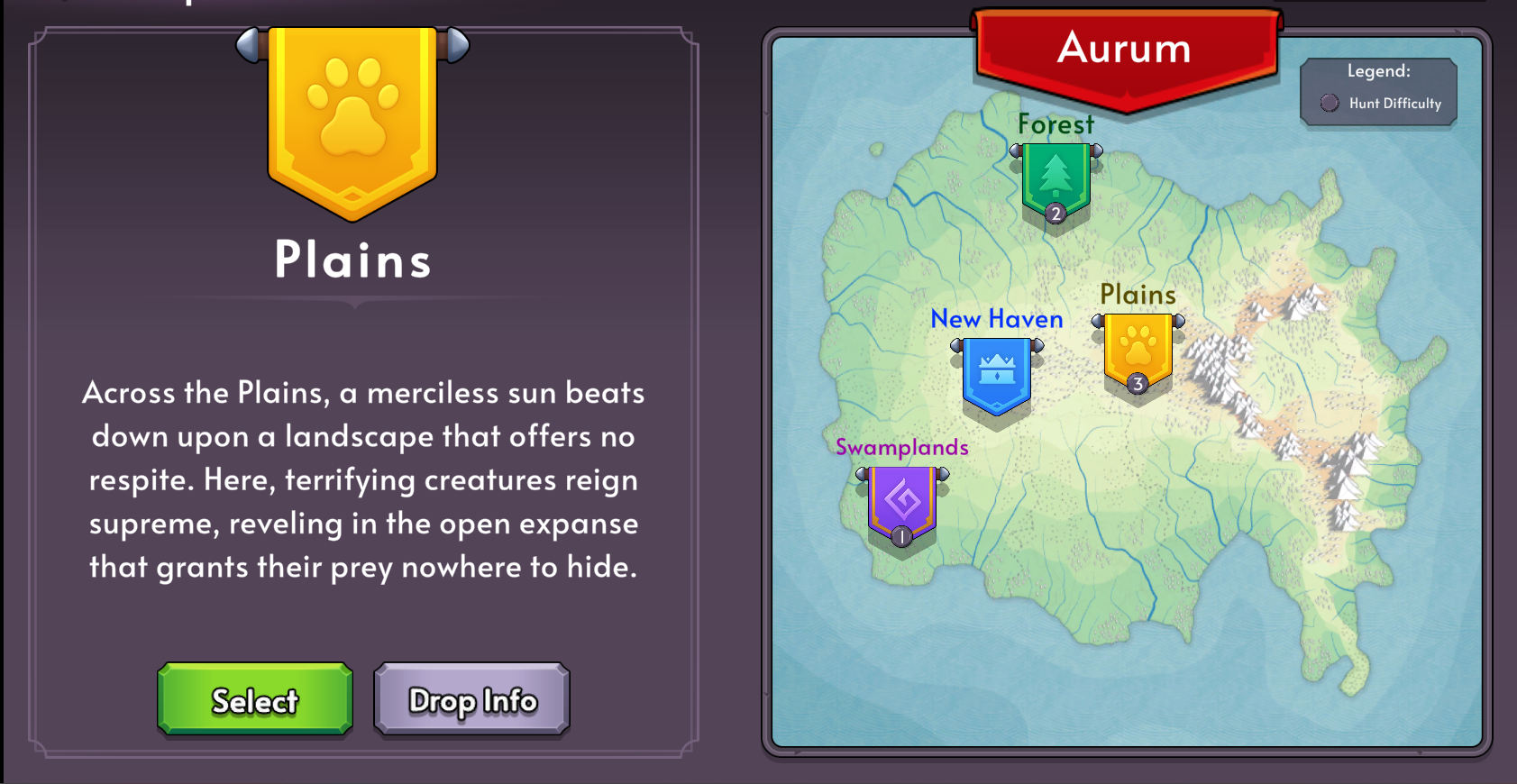Viewport: 1517px width, 784px height.
Task: Click the Hunt Difficulty legend icon
Action: pyautogui.click(x=1328, y=103)
